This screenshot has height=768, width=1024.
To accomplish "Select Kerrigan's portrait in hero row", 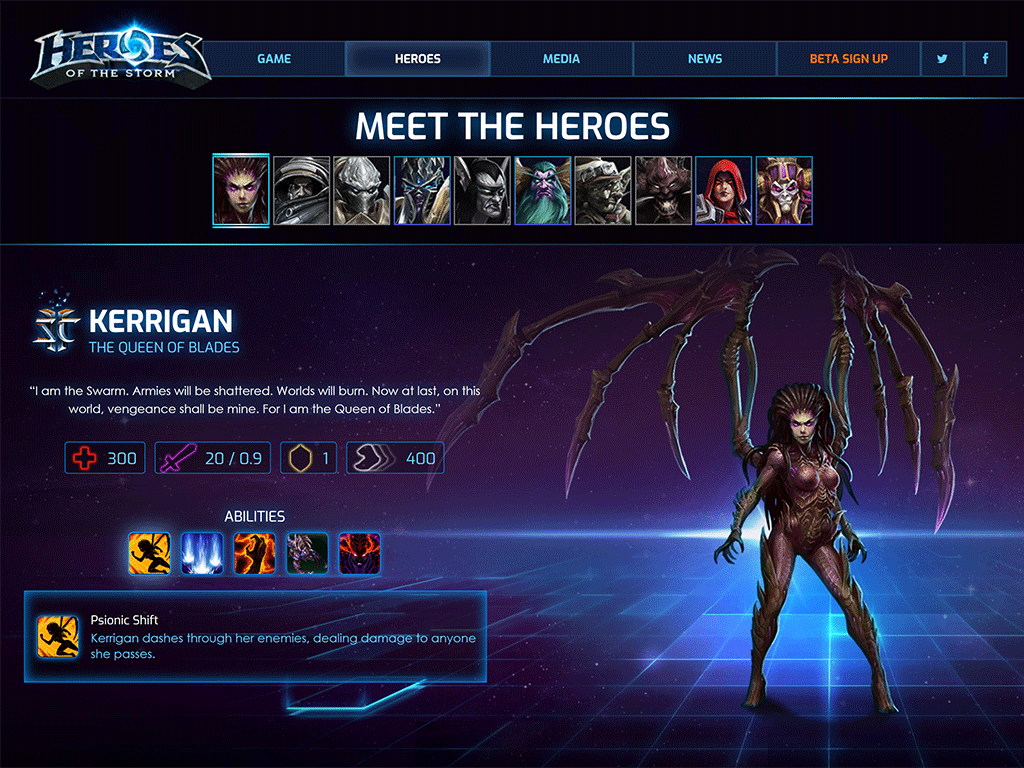I will (x=241, y=190).
